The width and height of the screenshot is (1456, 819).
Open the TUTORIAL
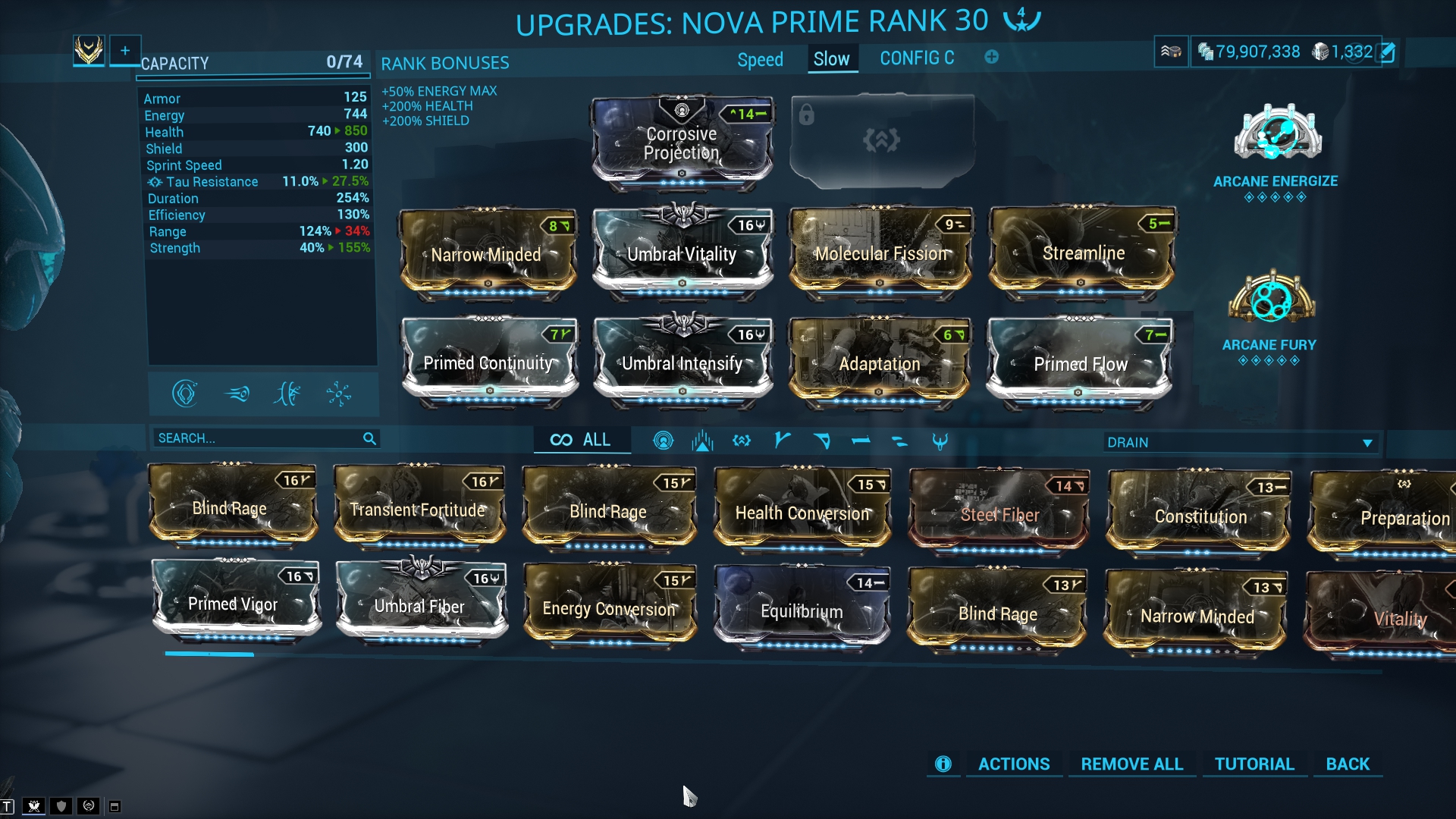1254,764
